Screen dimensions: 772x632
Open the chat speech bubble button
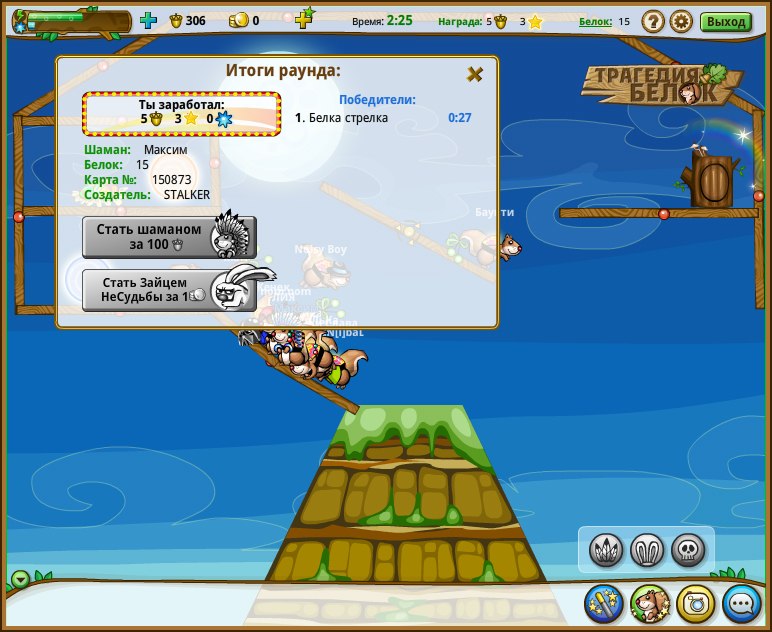tap(741, 603)
